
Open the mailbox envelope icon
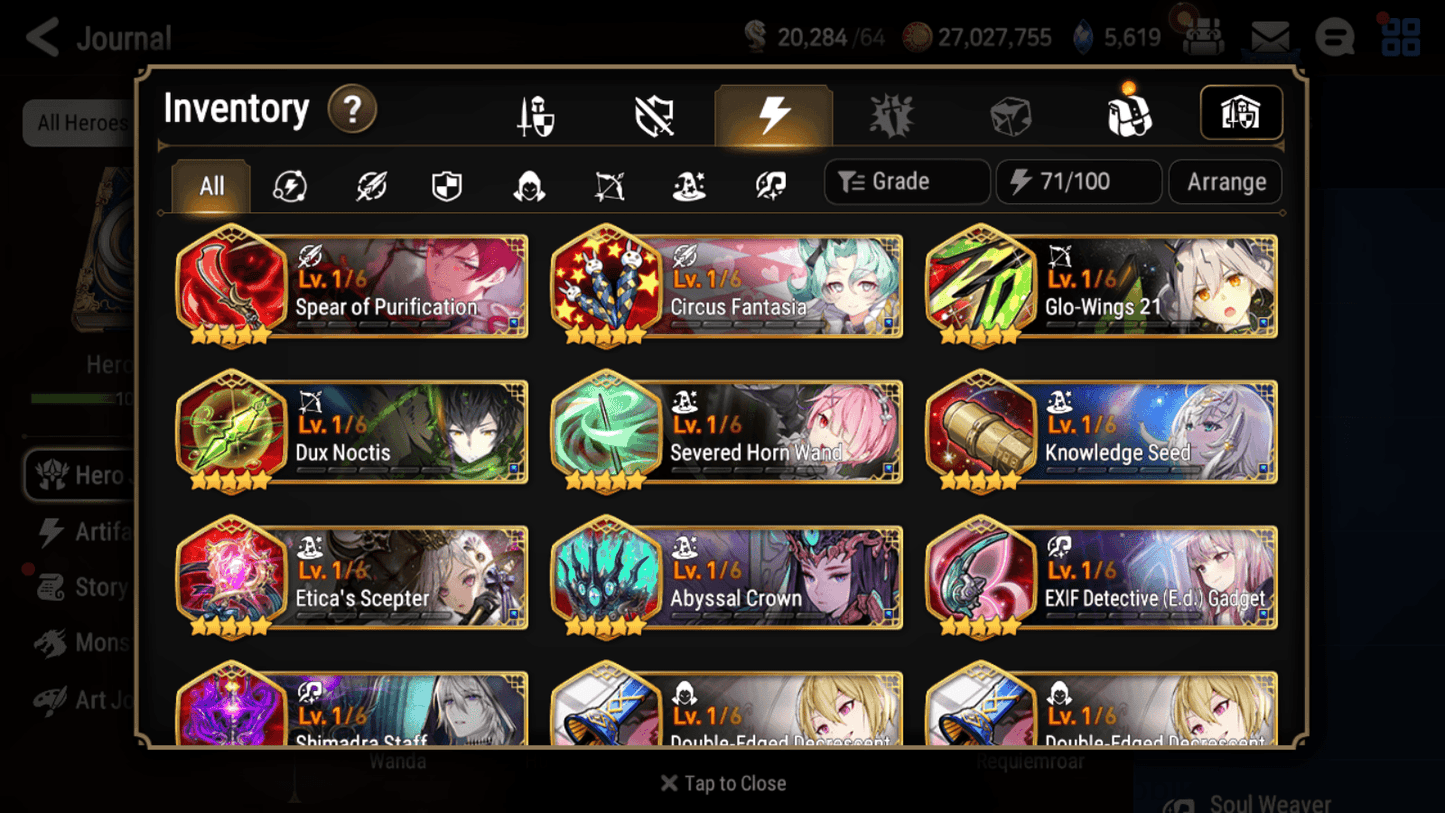[1270, 36]
